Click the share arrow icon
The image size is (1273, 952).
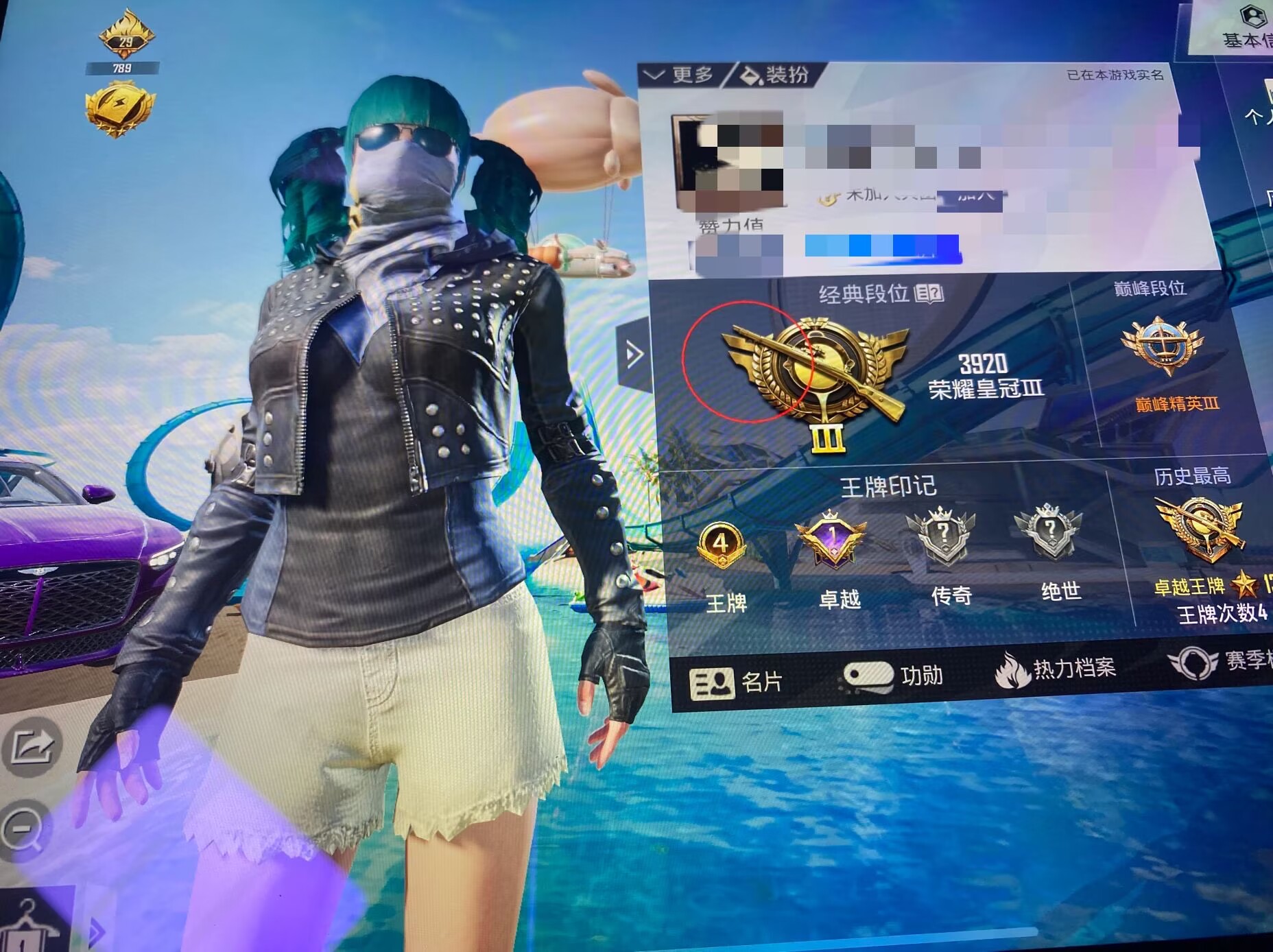pyautogui.click(x=31, y=746)
